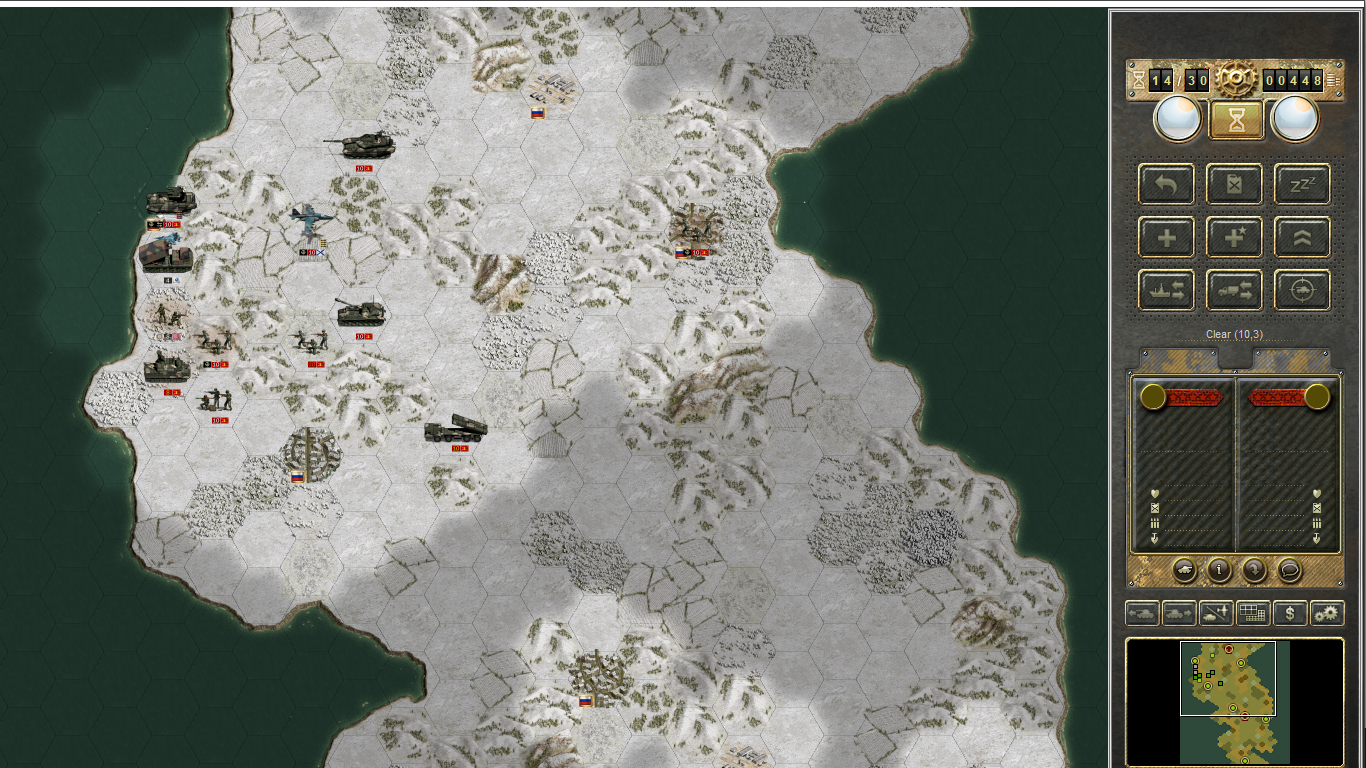Toggle the truck mount transport button
Viewport: 1366px width, 768px height.
[1235, 290]
